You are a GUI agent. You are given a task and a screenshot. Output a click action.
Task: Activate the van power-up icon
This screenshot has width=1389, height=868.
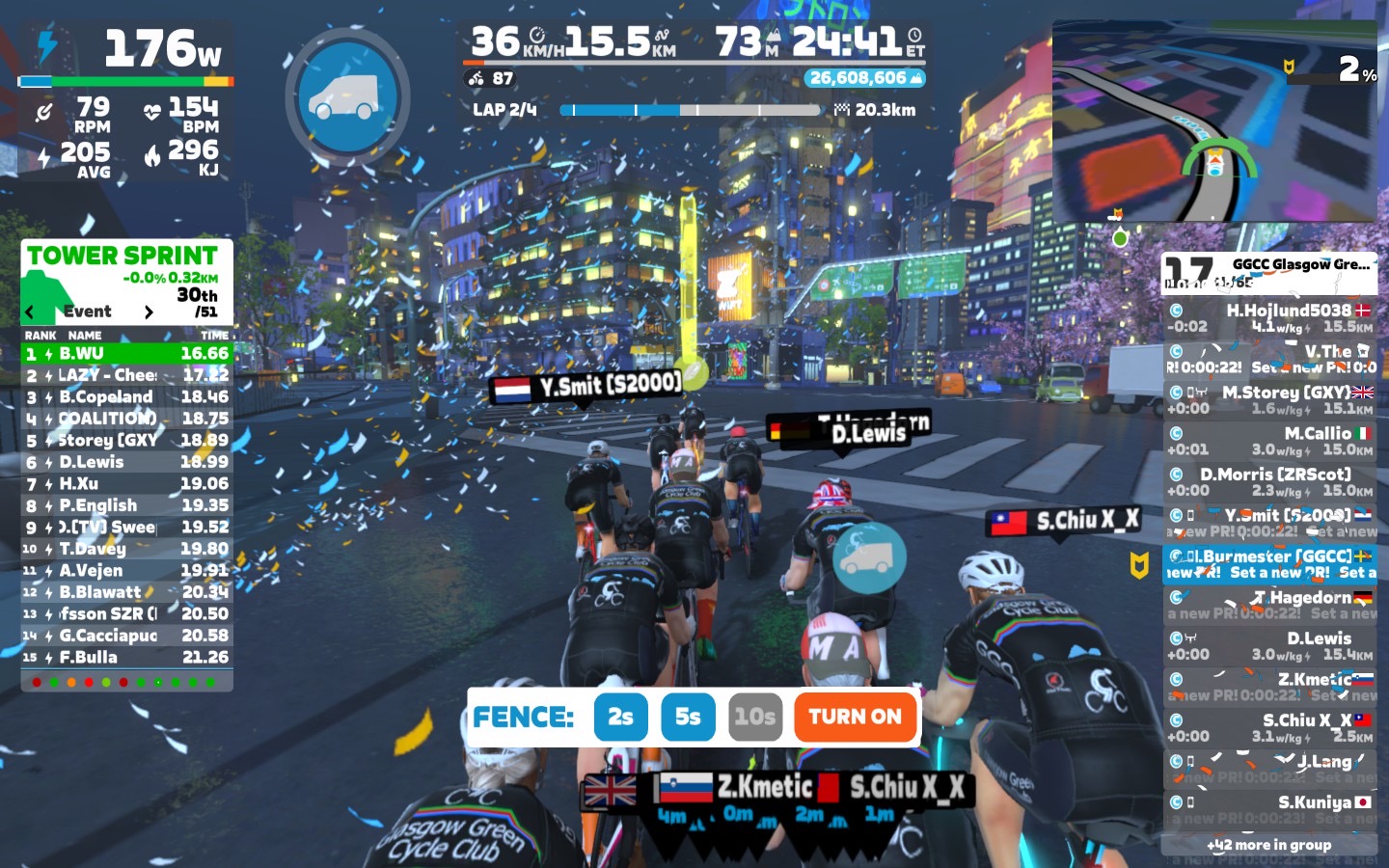click(x=347, y=97)
